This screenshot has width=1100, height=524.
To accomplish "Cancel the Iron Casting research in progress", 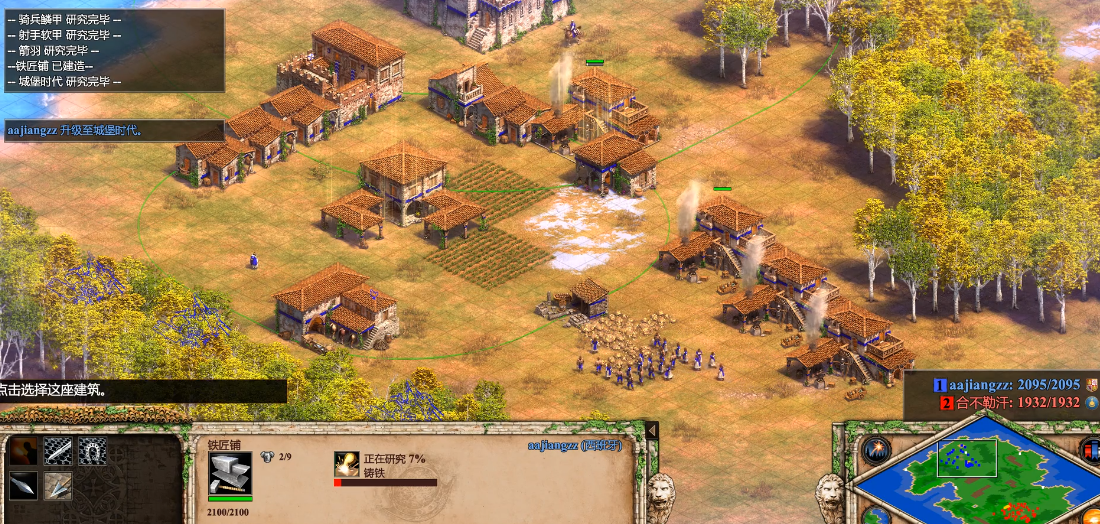I will (348, 465).
